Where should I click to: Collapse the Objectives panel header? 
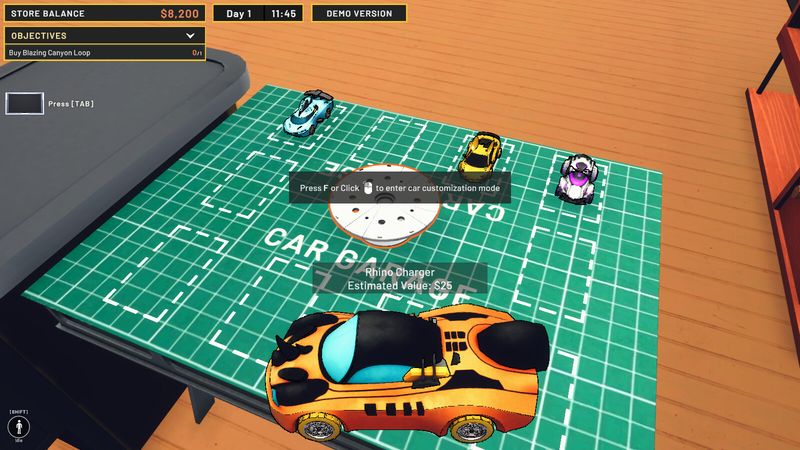[190, 35]
